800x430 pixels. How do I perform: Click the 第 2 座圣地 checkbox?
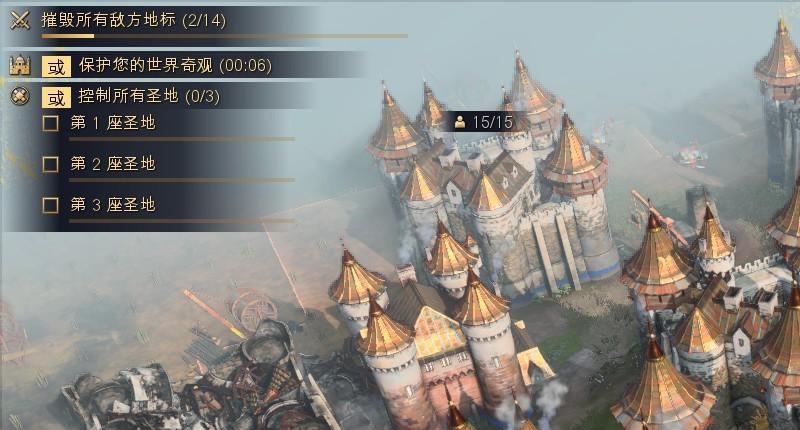51,164
